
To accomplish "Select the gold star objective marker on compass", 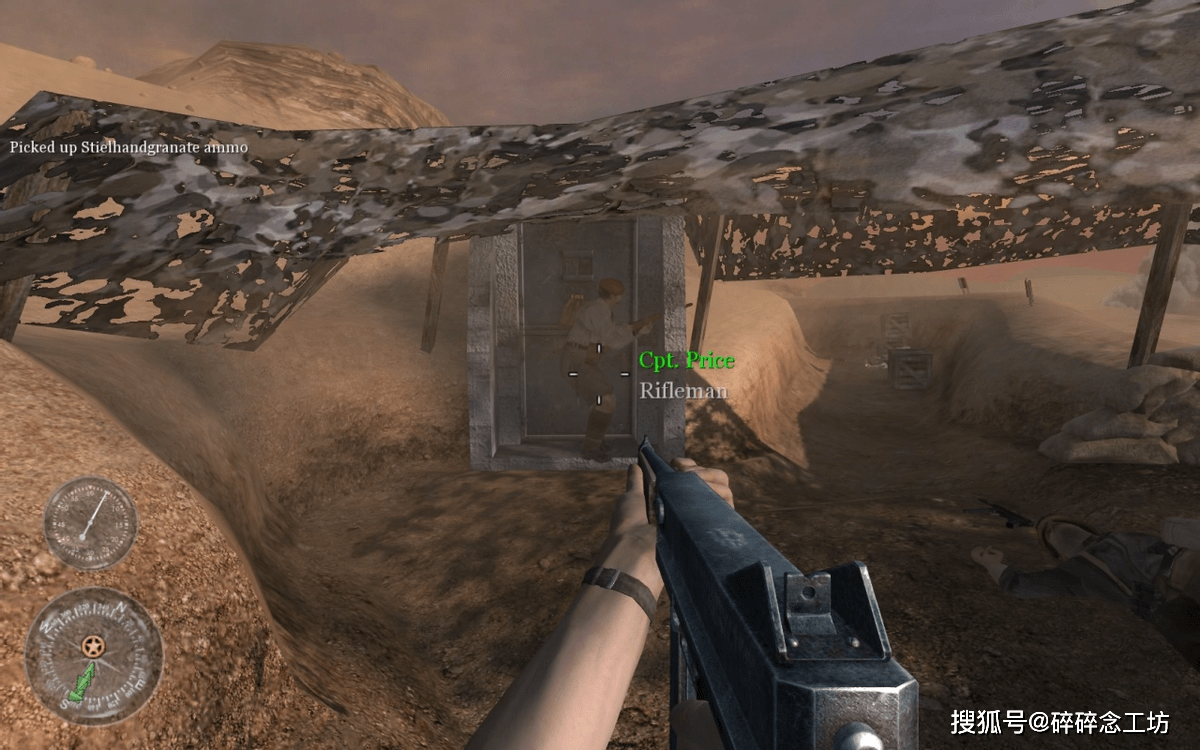I will [96, 647].
